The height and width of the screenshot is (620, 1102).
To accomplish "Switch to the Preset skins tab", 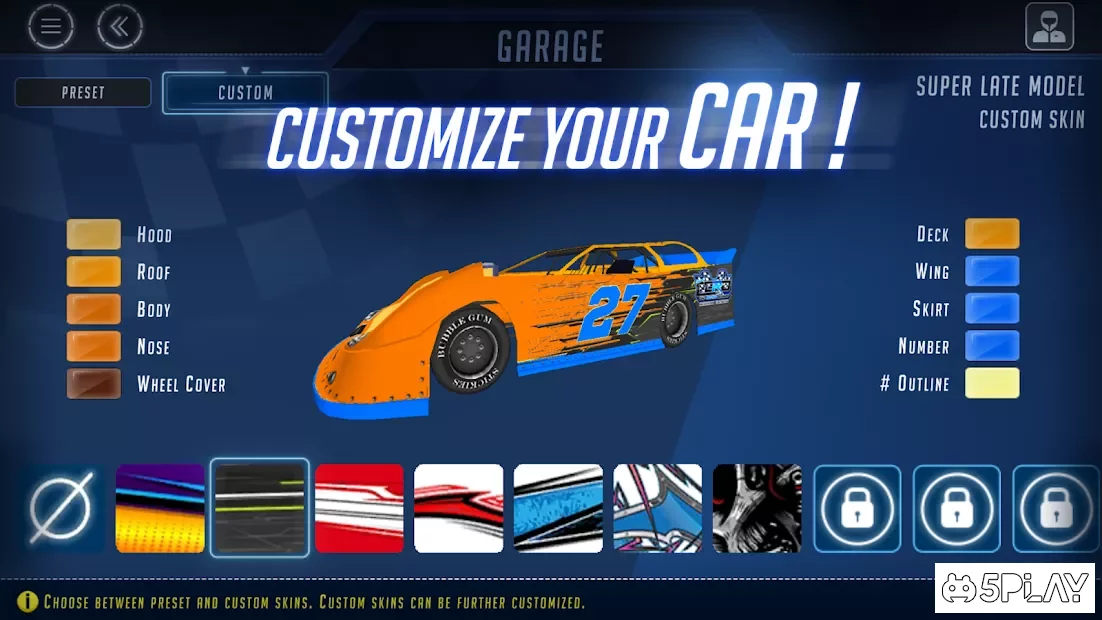I will 83,93.
